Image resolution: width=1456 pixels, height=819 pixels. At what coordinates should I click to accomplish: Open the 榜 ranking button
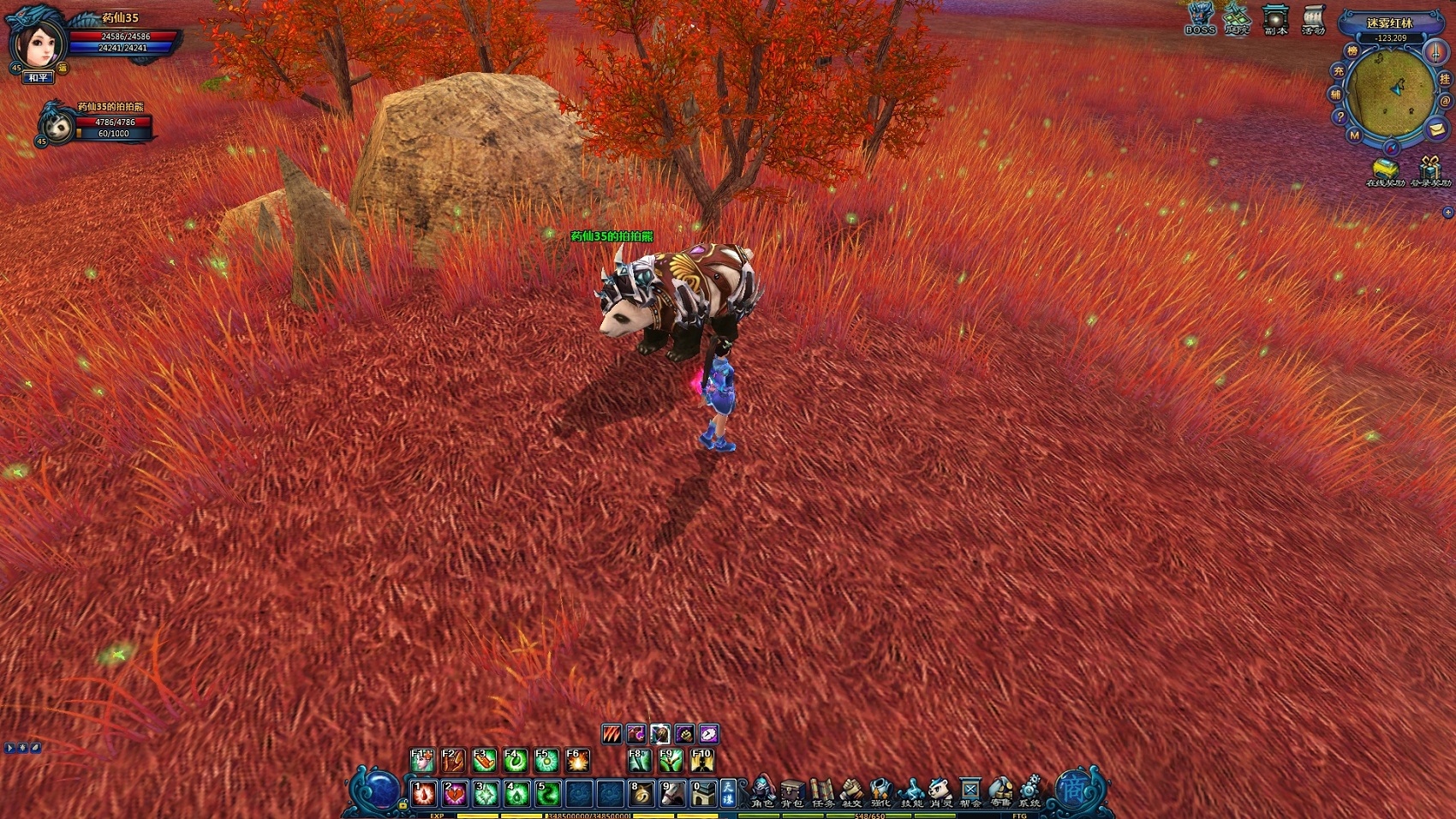tap(1352, 51)
